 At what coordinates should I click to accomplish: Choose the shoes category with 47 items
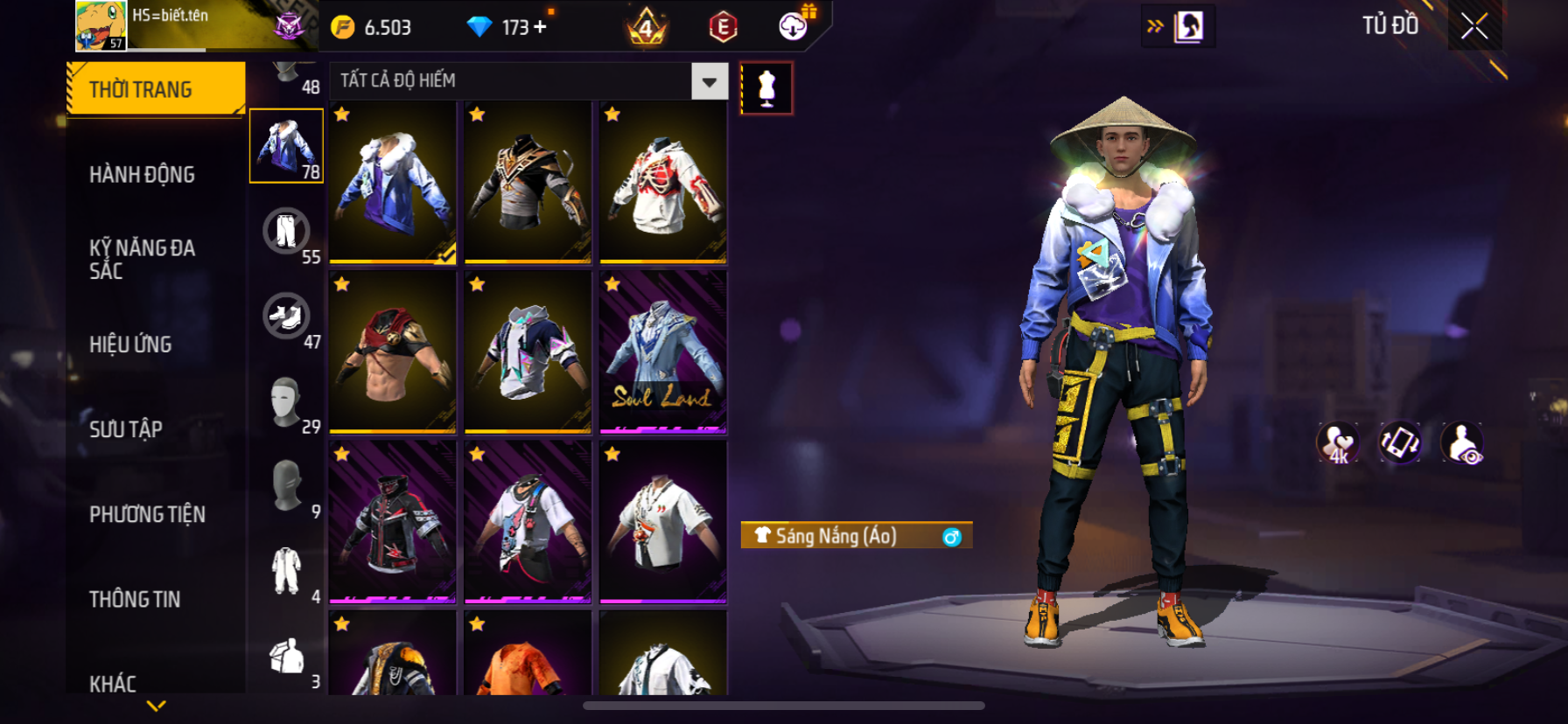tap(286, 317)
